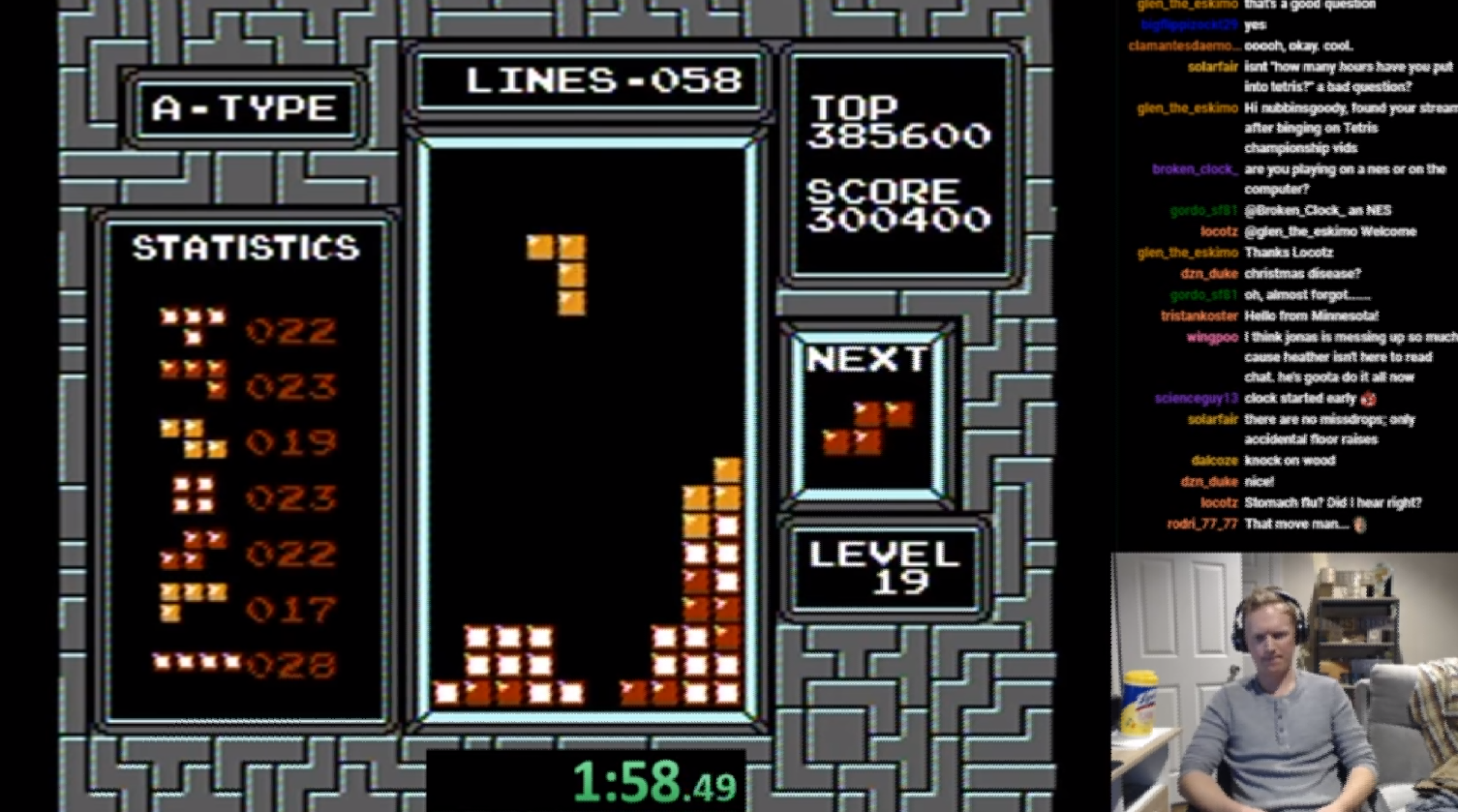Image resolution: width=1458 pixels, height=812 pixels.
Task: Click the wingpoo username in chat
Action: 1211,336
